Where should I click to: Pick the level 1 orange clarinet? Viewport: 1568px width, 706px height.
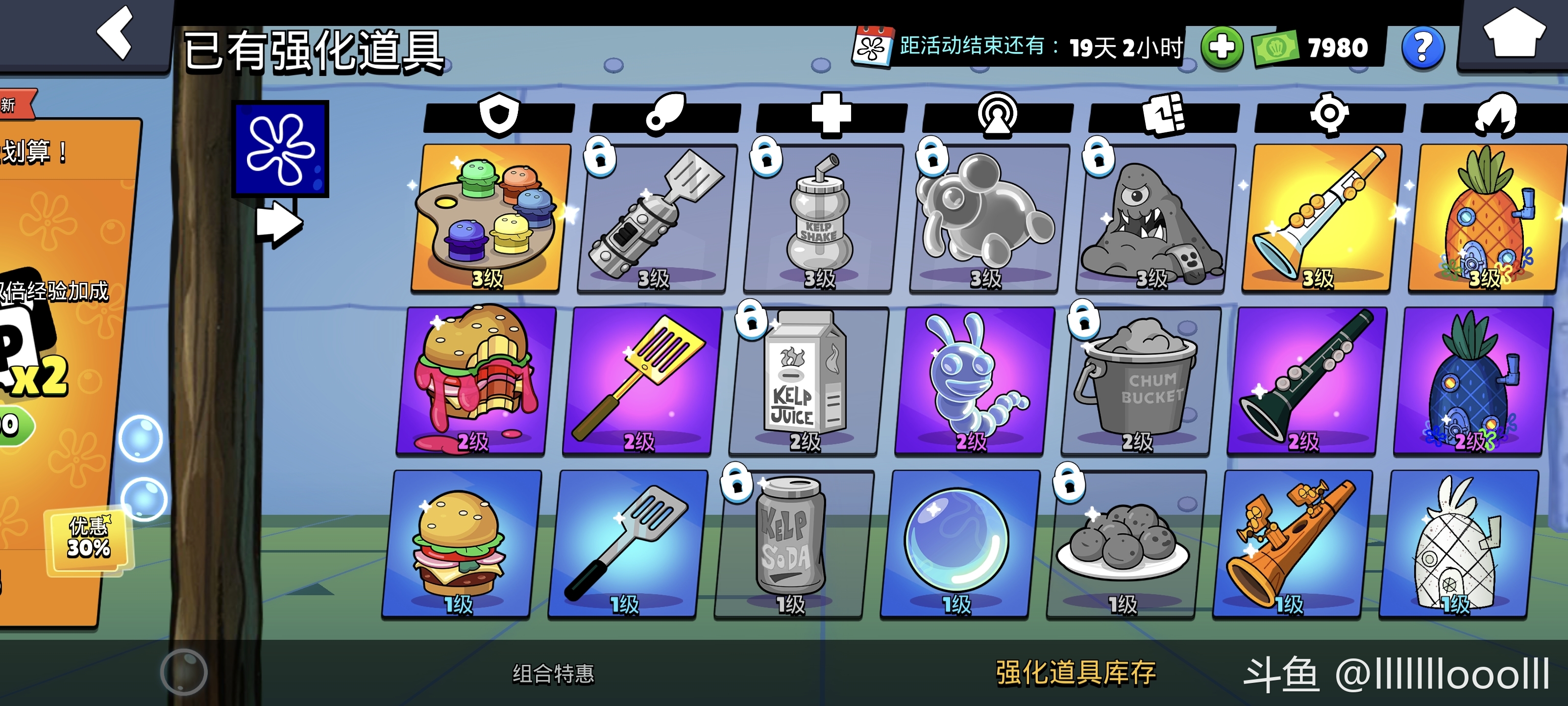pos(1291,544)
